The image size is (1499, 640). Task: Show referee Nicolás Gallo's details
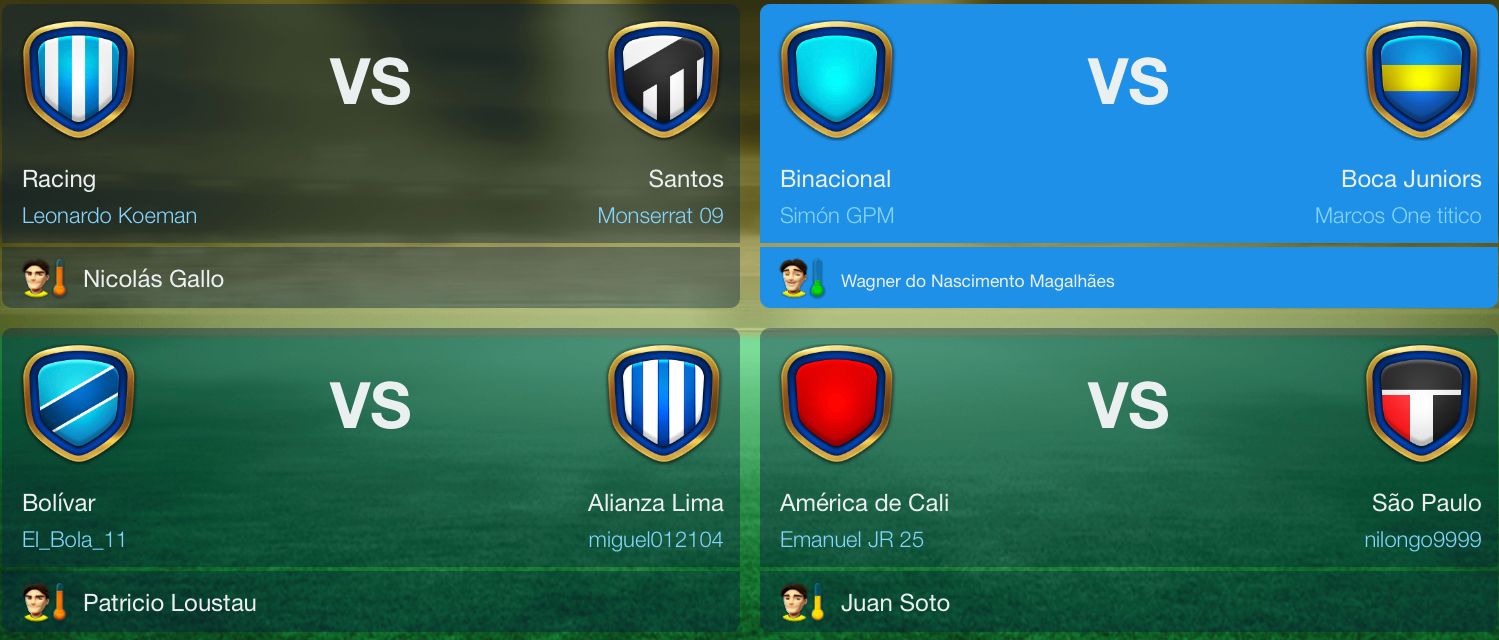153,279
